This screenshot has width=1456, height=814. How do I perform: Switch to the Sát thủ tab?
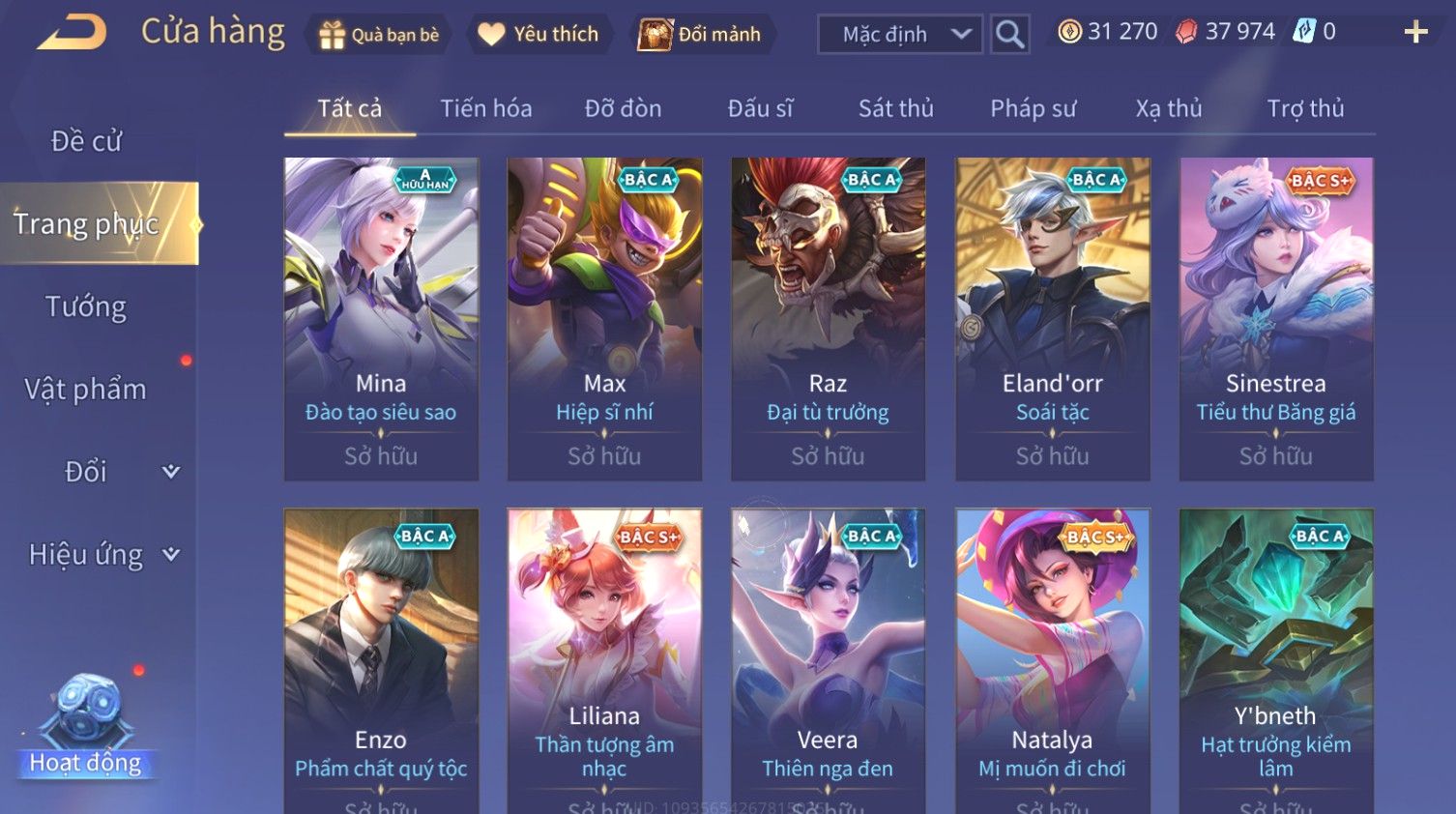(x=895, y=108)
